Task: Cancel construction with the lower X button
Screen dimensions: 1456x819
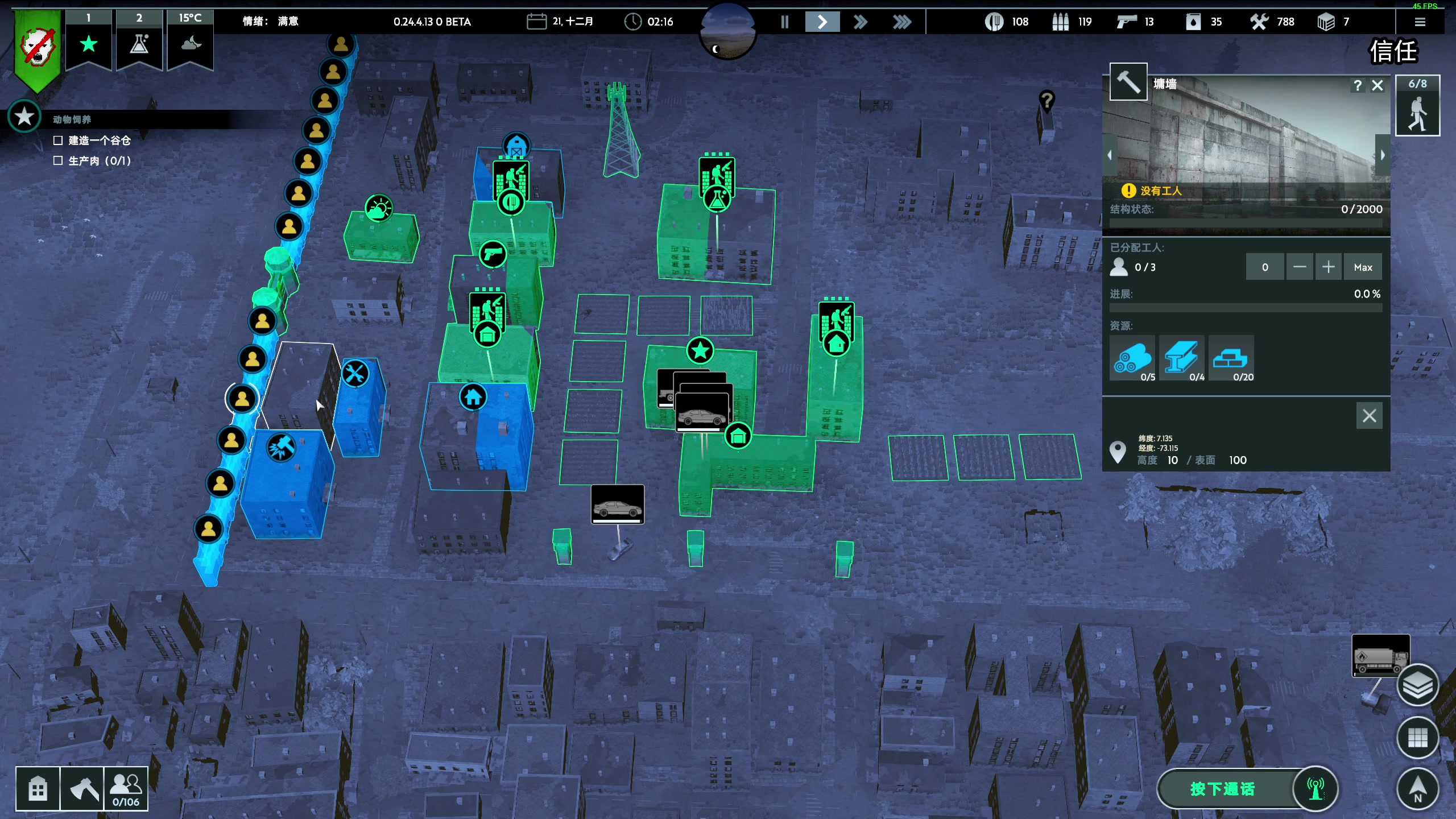Action: pyautogui.click(x=1369, y=416)
